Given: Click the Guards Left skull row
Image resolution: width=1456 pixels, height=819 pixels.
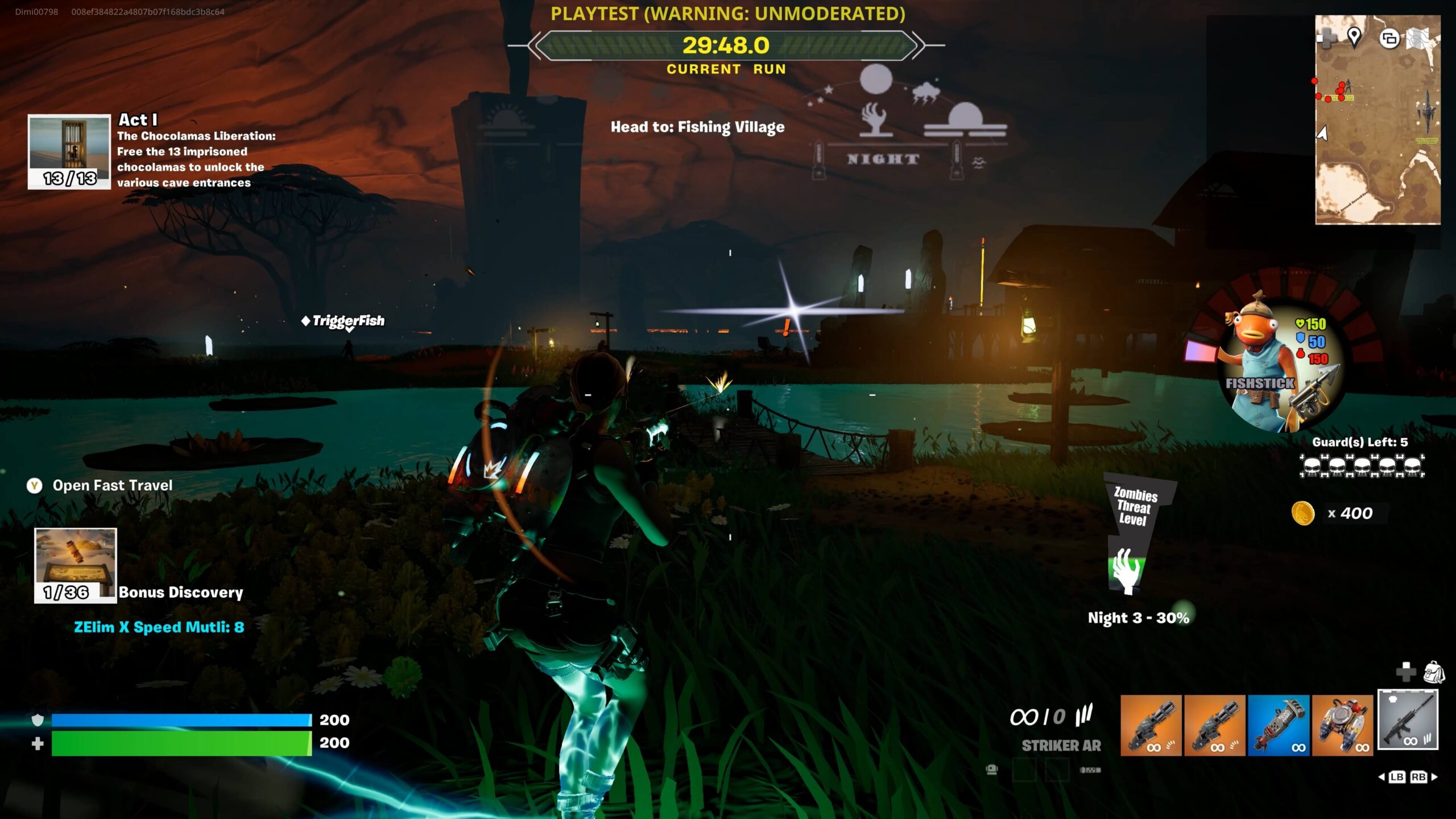Looking at the screenshot, I should point(1362,466).
